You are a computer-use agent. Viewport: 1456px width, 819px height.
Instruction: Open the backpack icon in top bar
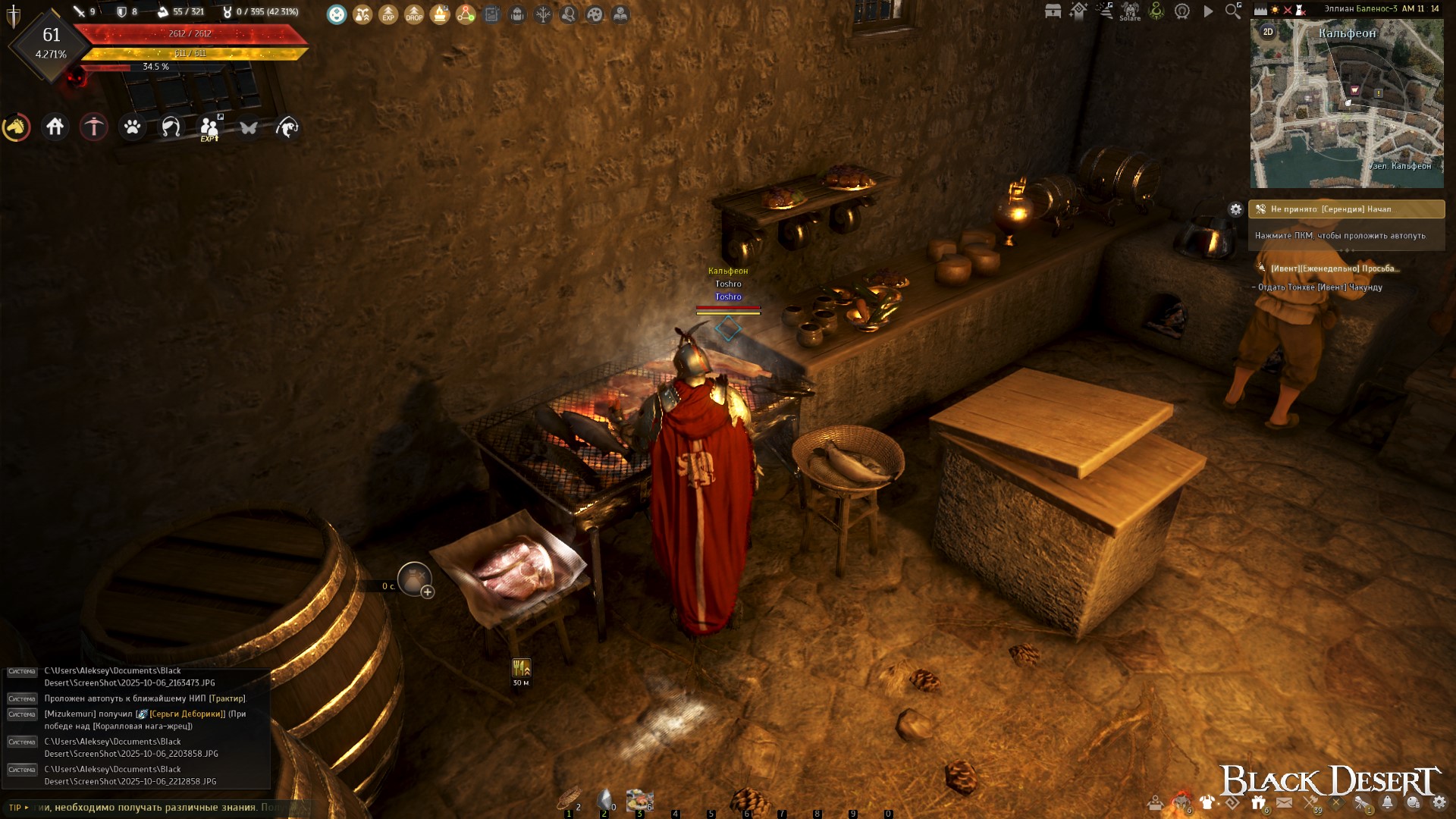click(x=517, y=14)
